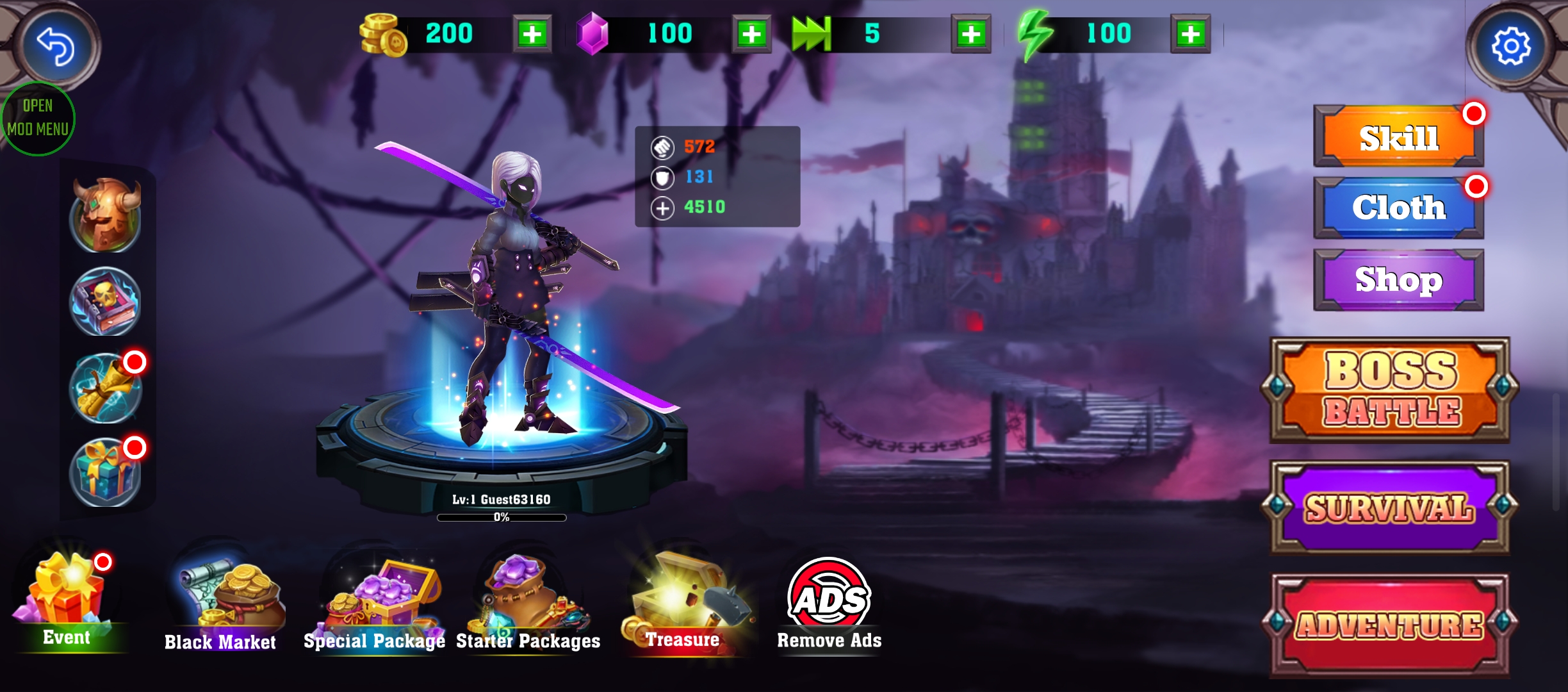Add more gold coins
The image size is (1568, 692).
(x=532, y=33)
